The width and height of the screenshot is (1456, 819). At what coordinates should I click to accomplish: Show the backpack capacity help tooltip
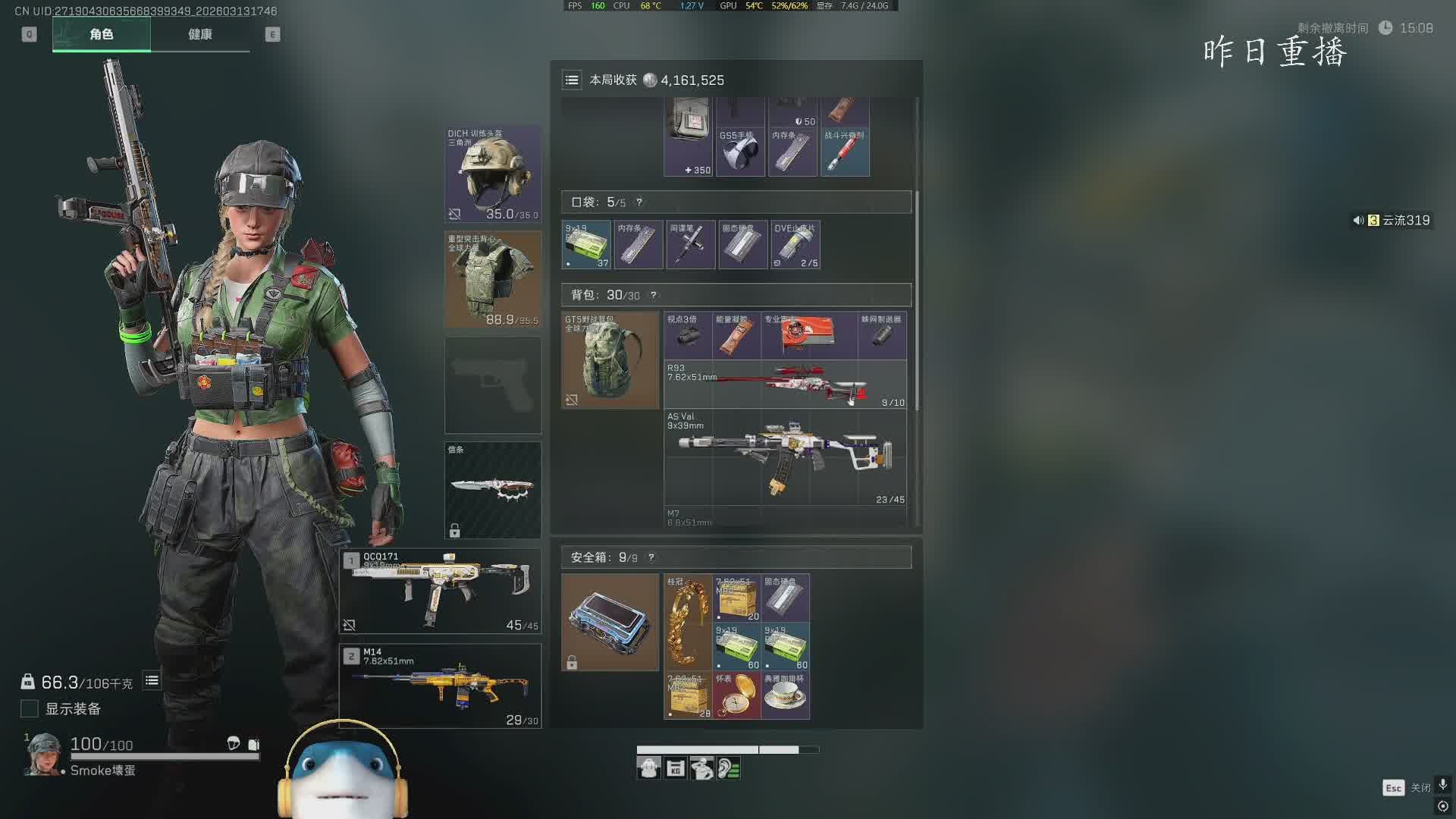654,295
